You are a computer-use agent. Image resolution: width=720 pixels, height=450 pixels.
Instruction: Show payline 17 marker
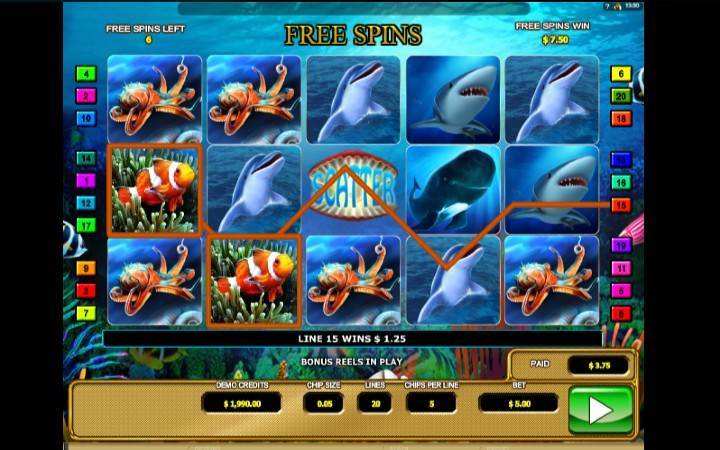(86, 225)
